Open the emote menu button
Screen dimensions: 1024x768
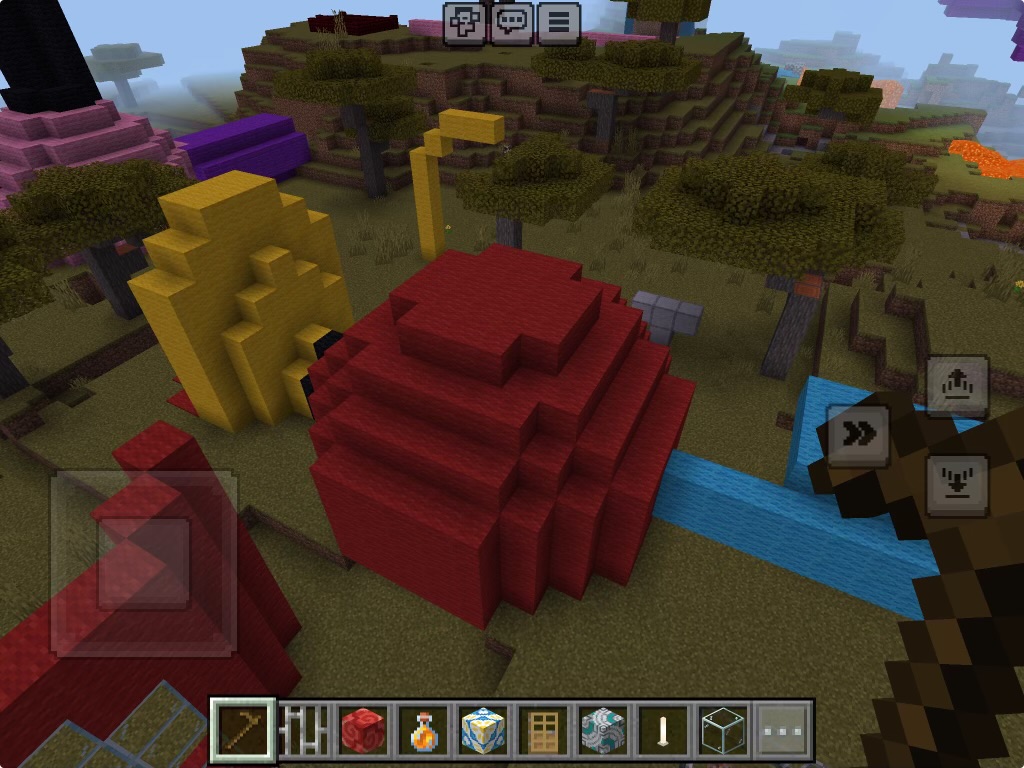466,23
